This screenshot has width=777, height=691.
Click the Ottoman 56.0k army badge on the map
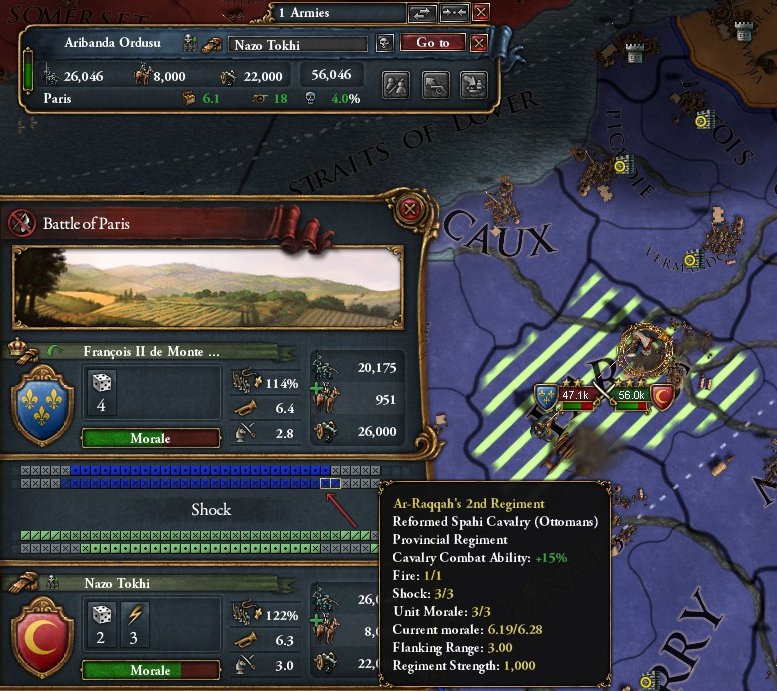[x=631, y=395]
